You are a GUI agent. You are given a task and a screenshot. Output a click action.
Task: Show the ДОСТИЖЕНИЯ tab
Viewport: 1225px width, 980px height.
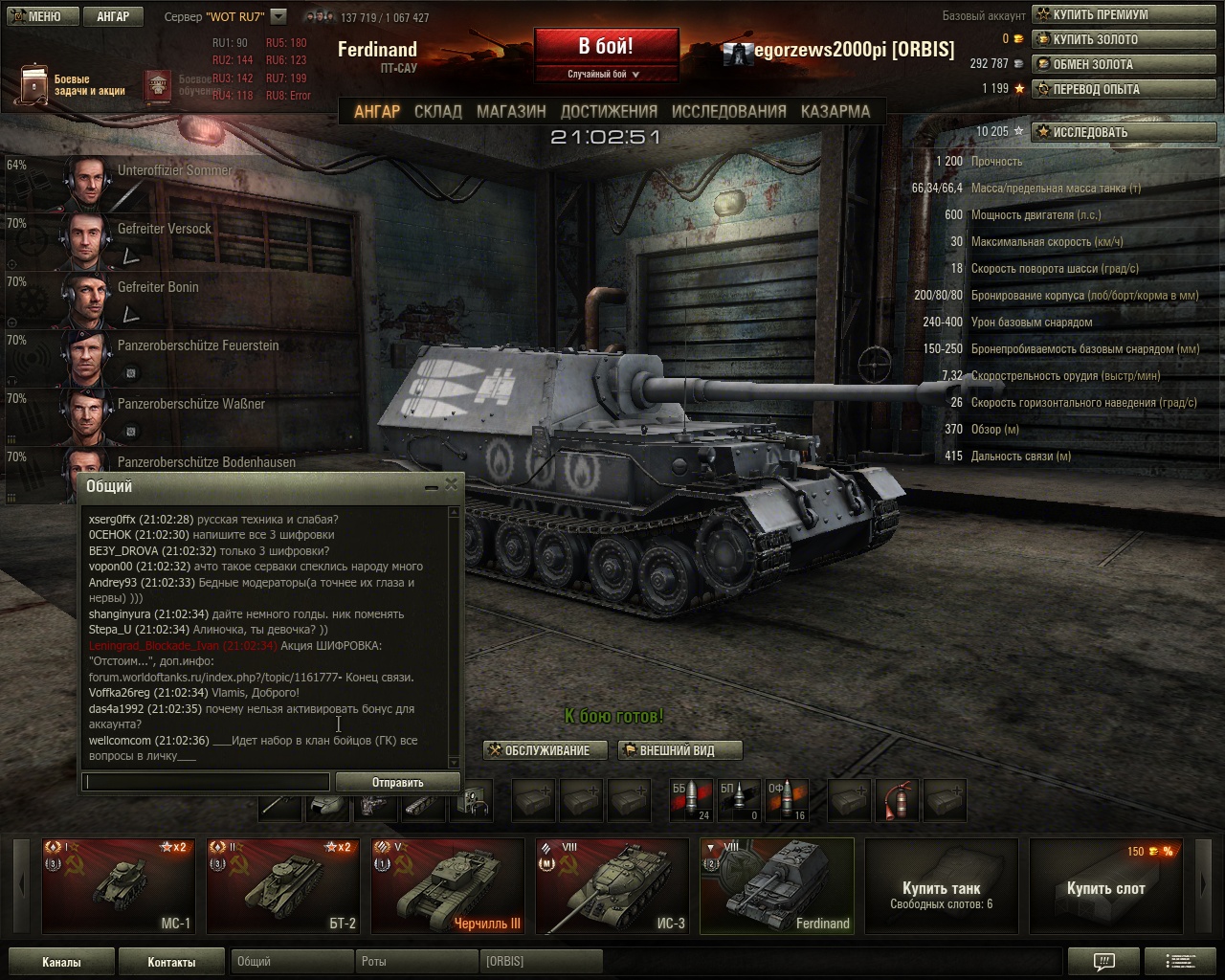609,111
